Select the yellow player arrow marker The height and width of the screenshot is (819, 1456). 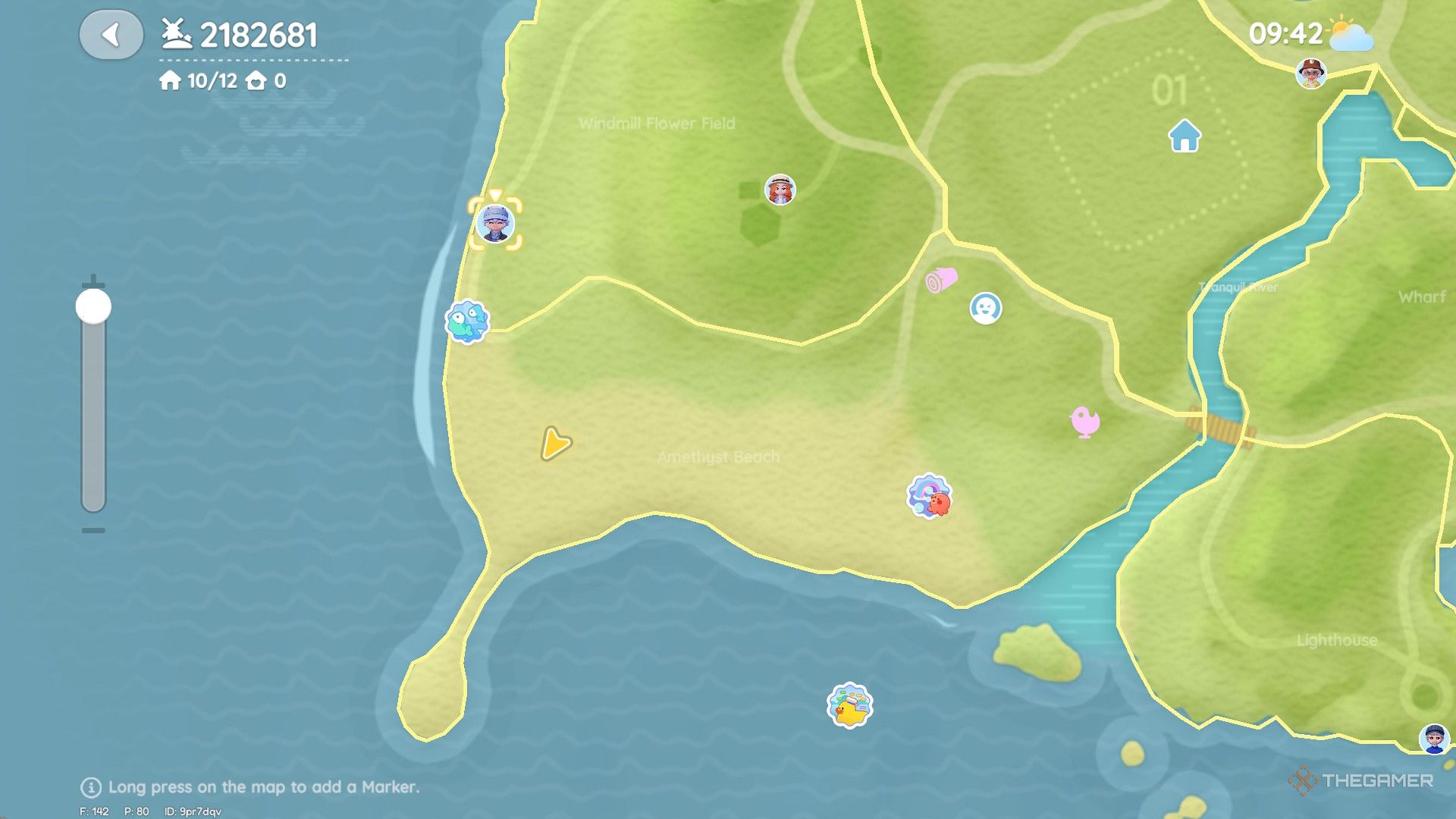tap(555, 444)
